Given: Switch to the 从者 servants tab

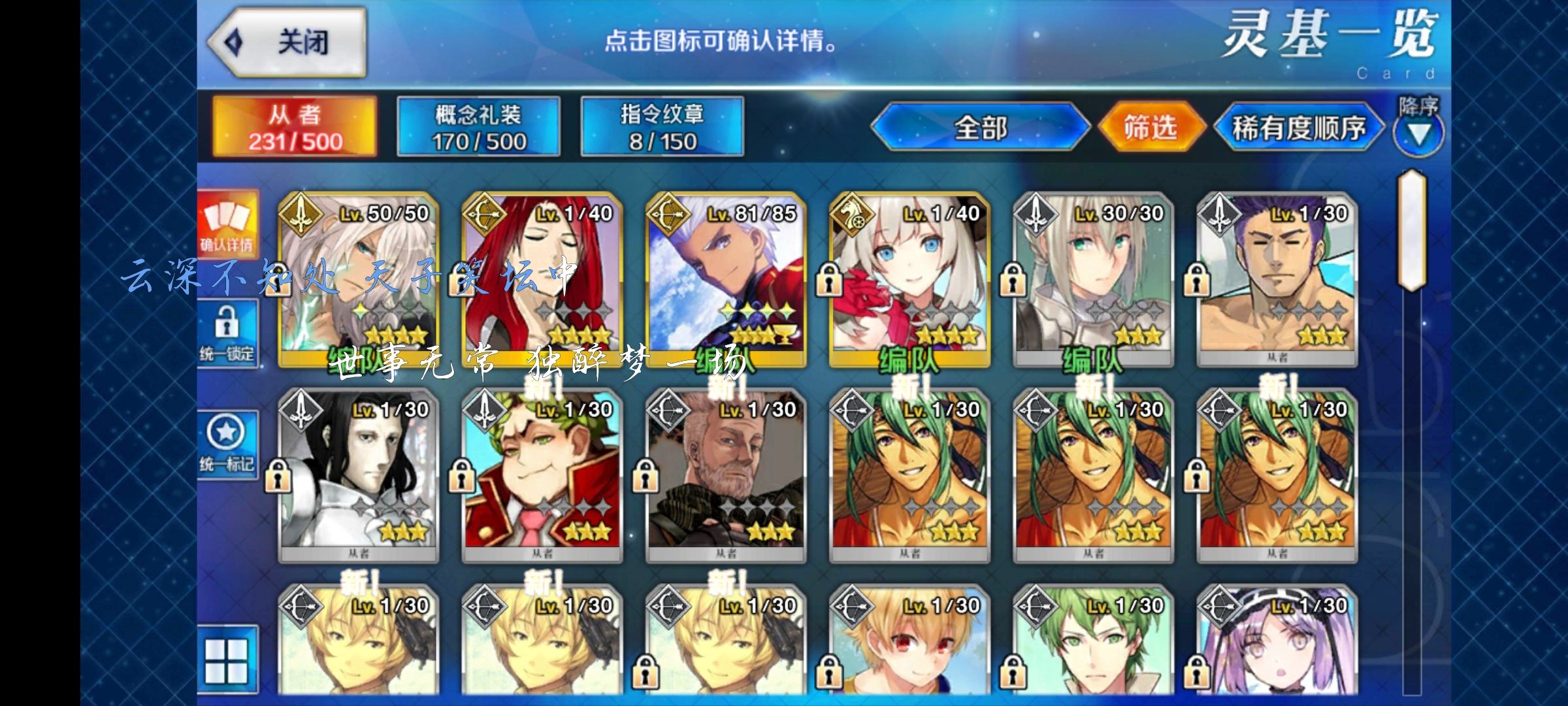Looking at the screenshot, I should [x=295, y=127].
